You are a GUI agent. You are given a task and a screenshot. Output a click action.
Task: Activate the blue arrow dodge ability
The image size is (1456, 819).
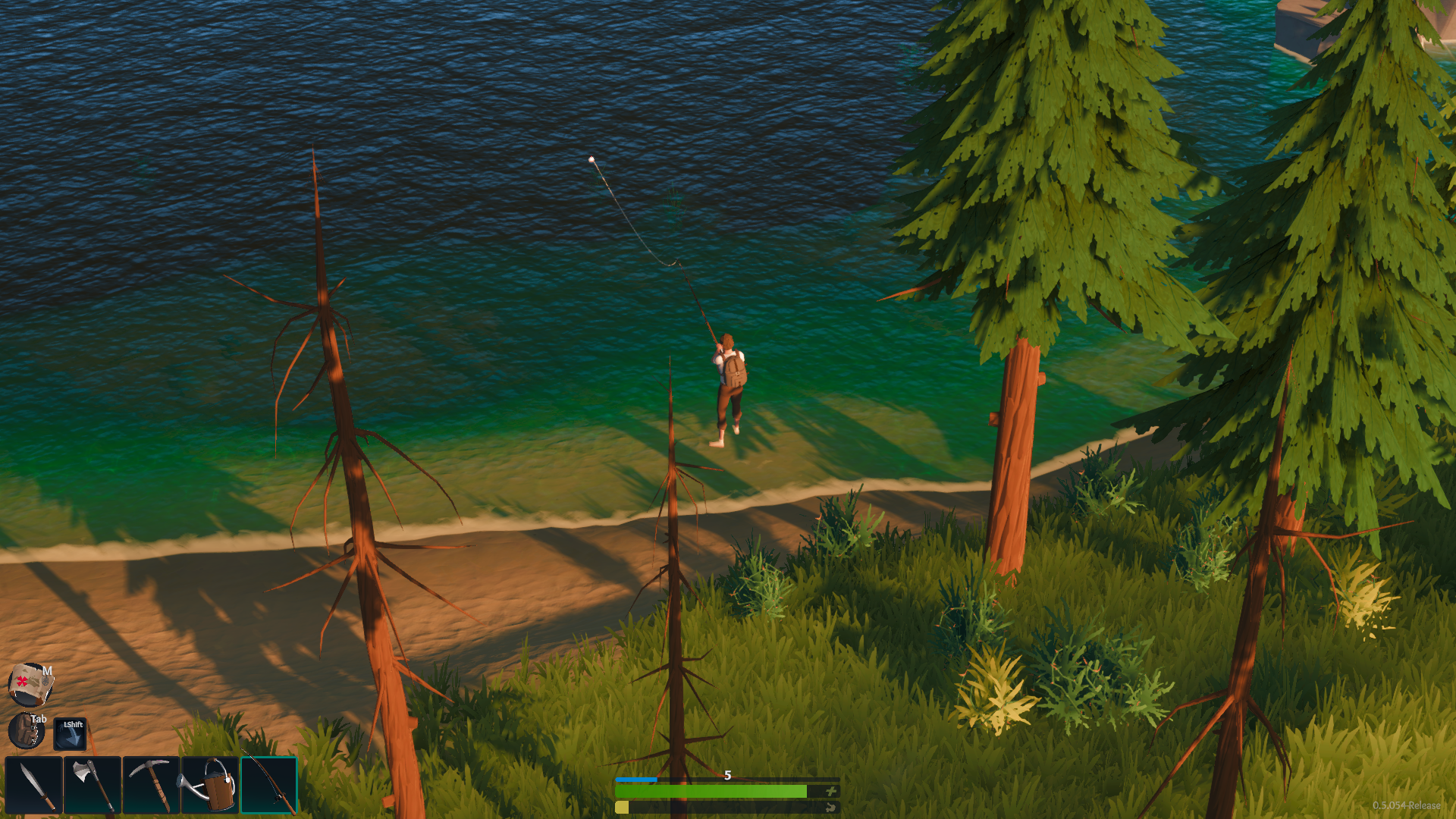point(70,733)
